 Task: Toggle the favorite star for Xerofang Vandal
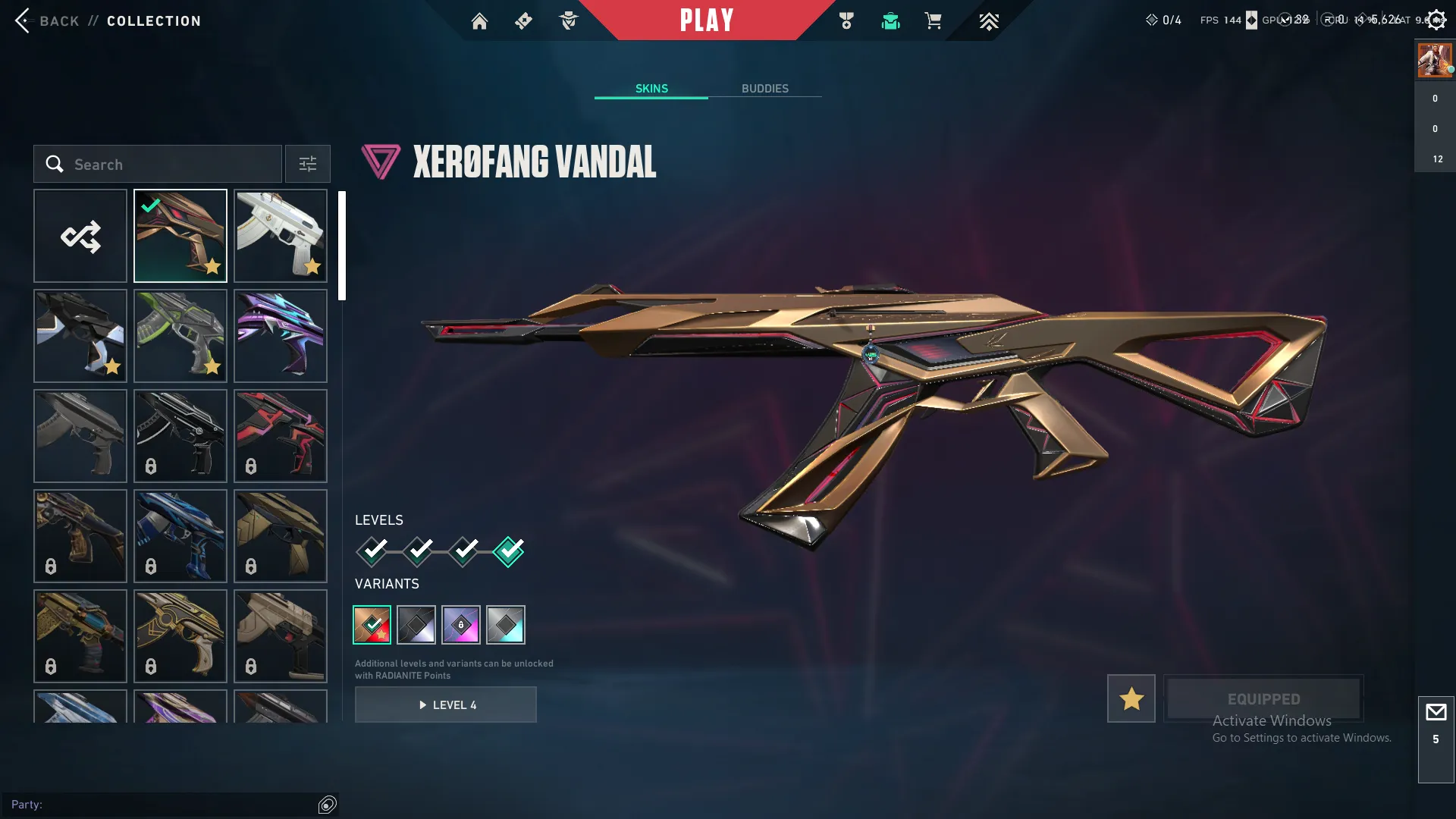(x=1131, y=698)
